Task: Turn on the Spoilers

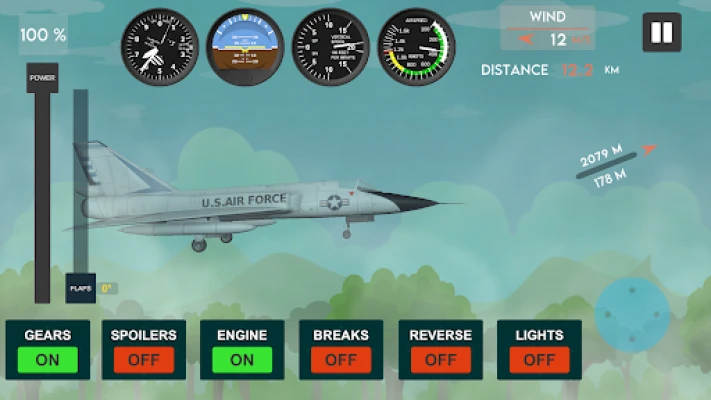Action: click(x=144, y=359)
